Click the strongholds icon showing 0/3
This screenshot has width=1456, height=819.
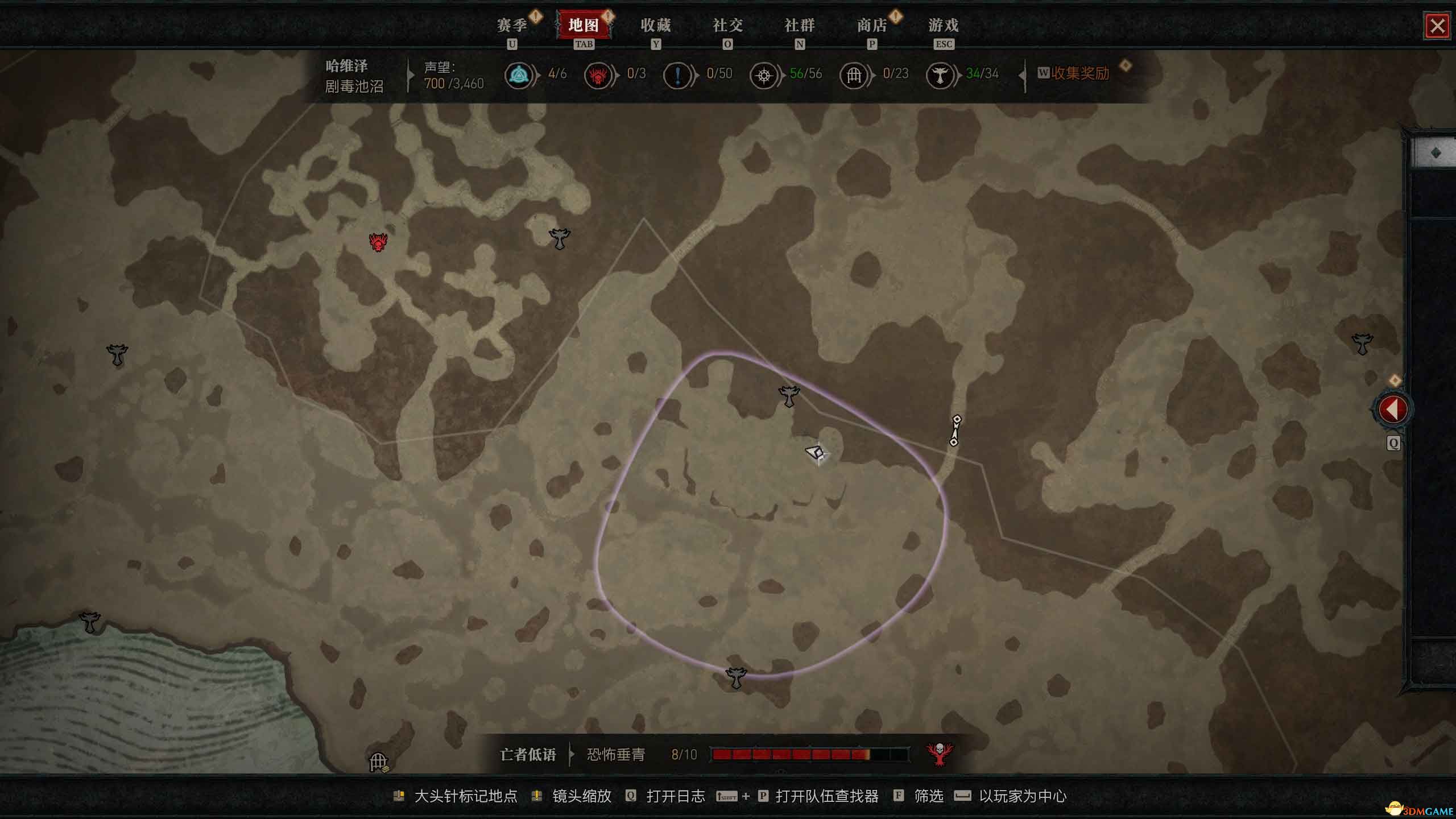599,75
